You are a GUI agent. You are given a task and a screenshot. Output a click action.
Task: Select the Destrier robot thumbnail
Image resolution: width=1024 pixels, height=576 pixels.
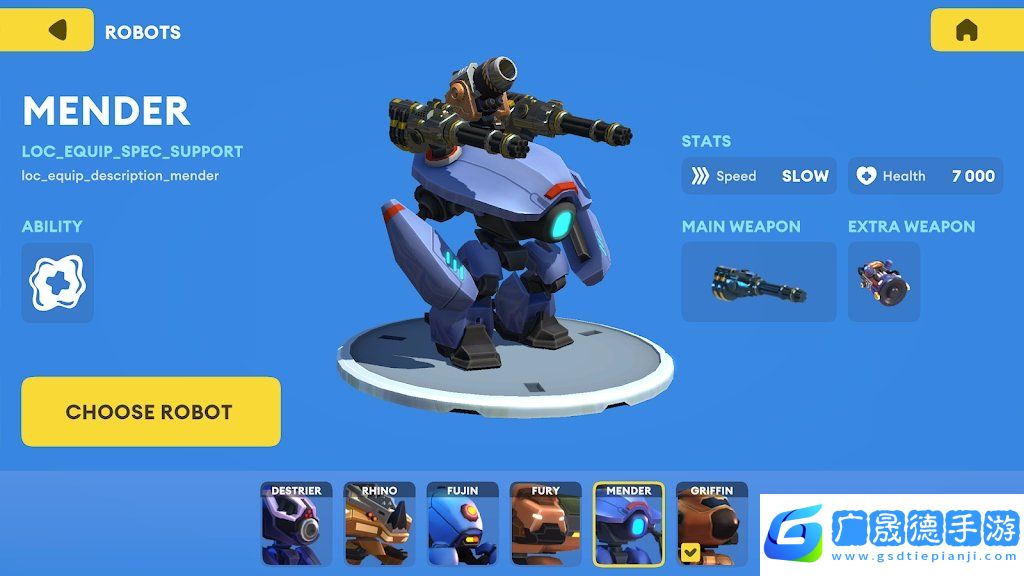pos(296,524)
